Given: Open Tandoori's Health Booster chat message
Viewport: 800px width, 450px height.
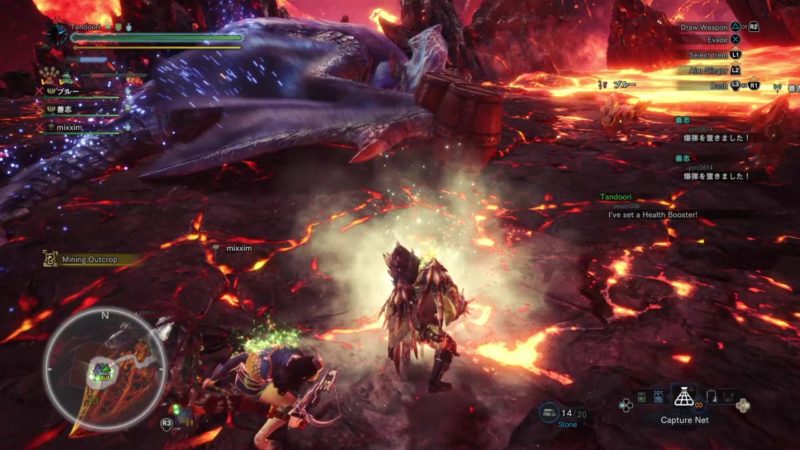Looking at the screenshot, I should tap(651, 215).
